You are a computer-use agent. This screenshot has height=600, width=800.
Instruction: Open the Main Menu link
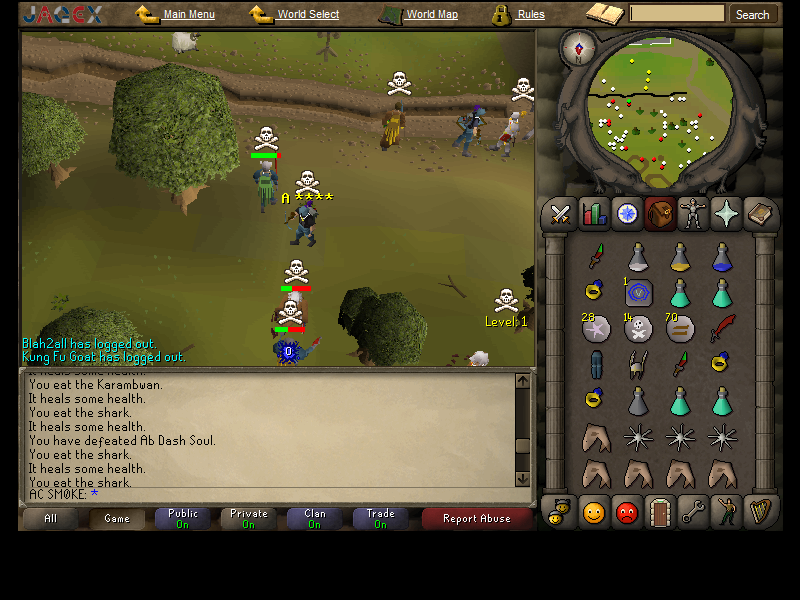(188, 15)
